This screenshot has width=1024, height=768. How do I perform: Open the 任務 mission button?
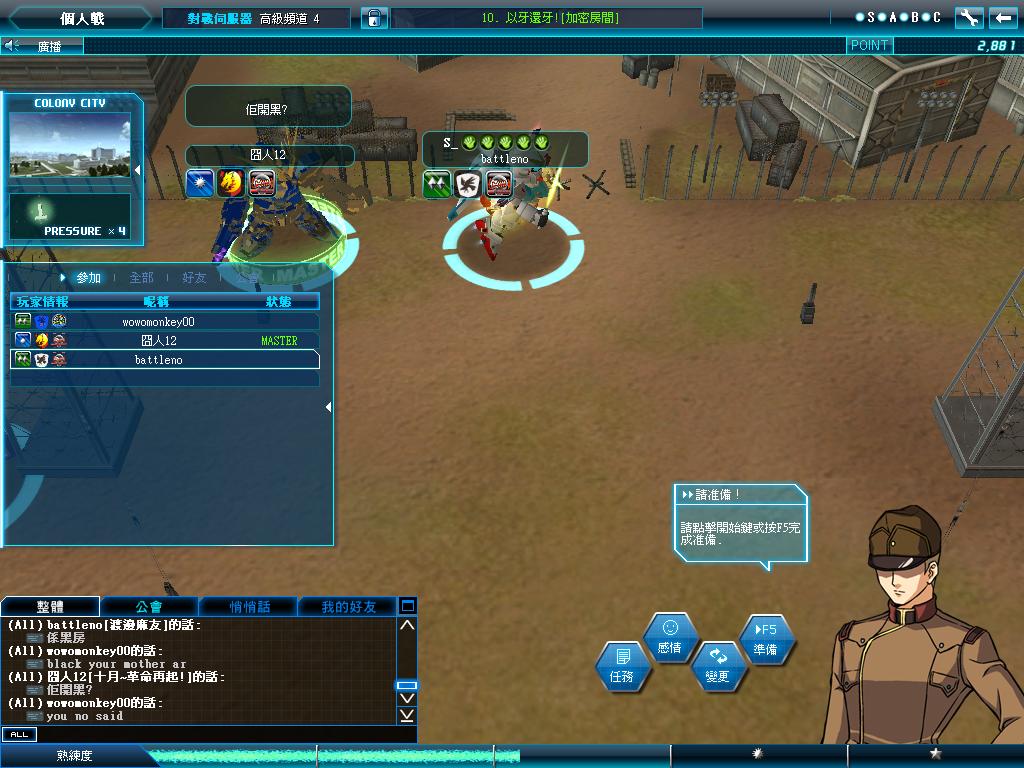pos(621,666)
